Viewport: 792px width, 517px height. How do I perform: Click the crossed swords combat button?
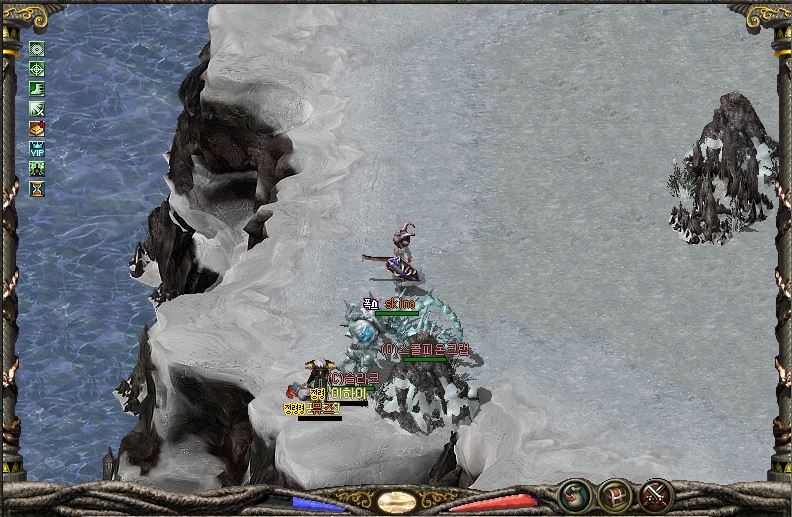(x=655, y=494)
